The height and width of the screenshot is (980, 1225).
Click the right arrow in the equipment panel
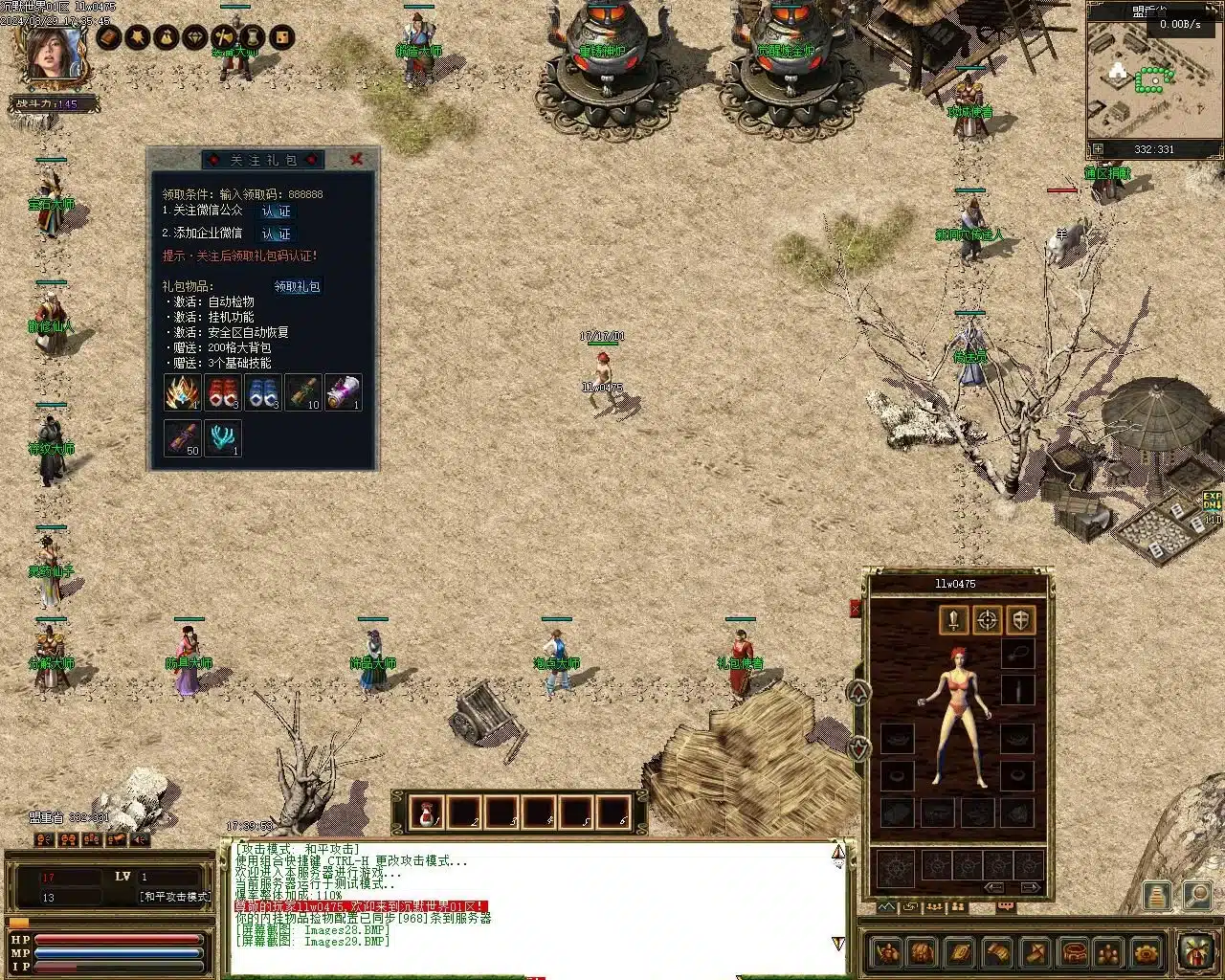point(1030,888)
